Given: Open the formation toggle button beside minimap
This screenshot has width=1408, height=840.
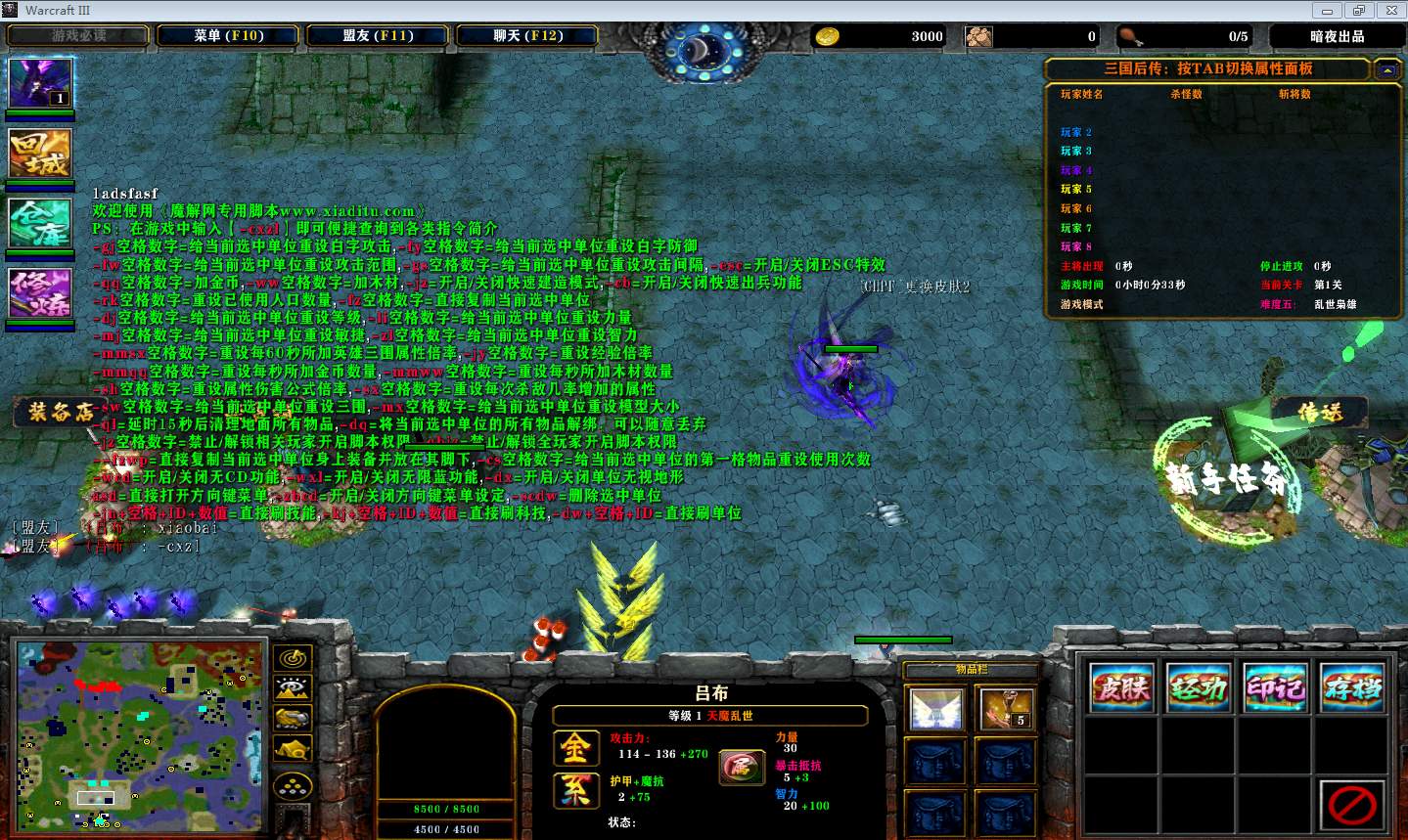Looking at the screenshot, I should [293, 785].
